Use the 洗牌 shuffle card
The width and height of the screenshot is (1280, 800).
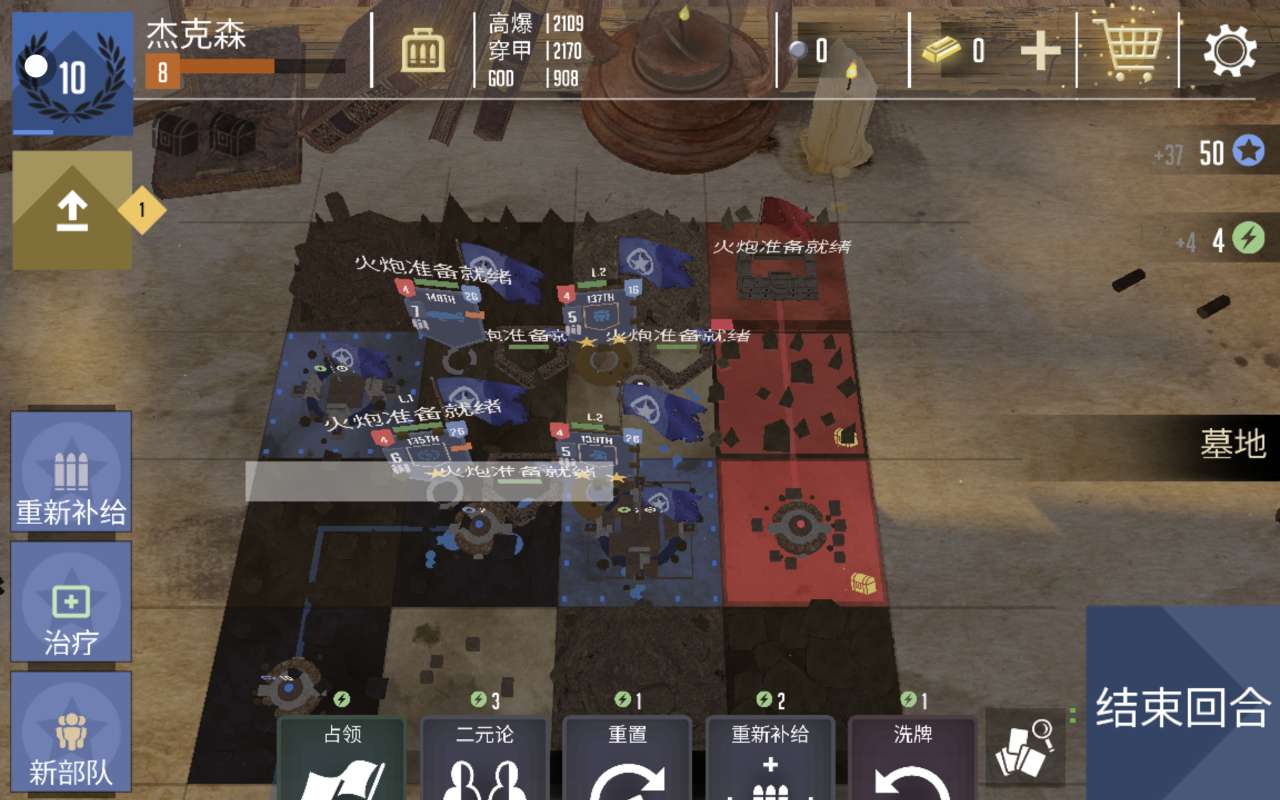[912, 760]
